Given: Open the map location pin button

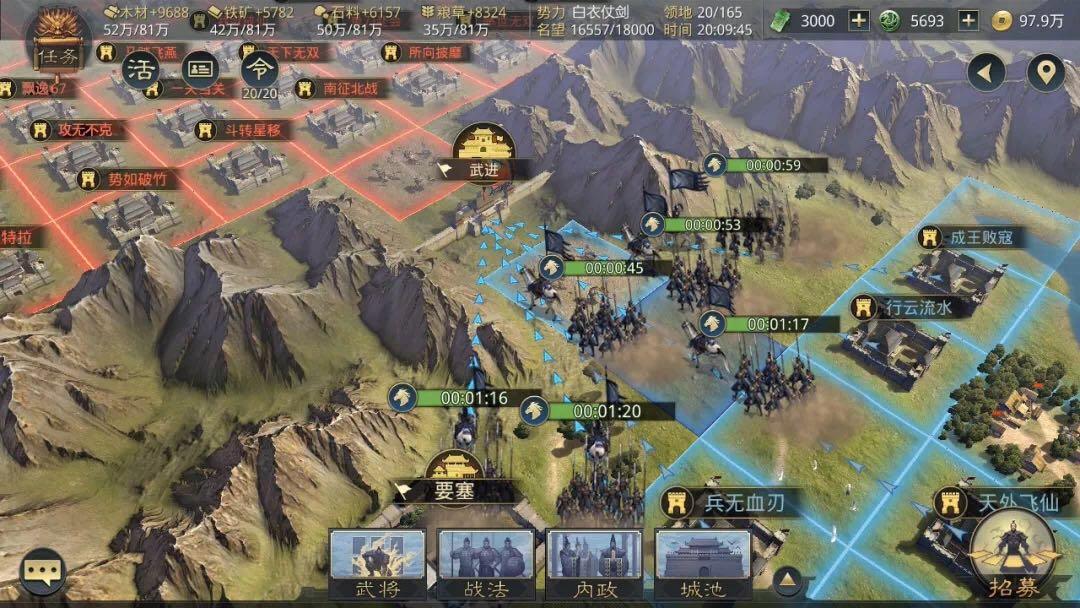Looking at the screenshot, I should [x=1047, y=72].
